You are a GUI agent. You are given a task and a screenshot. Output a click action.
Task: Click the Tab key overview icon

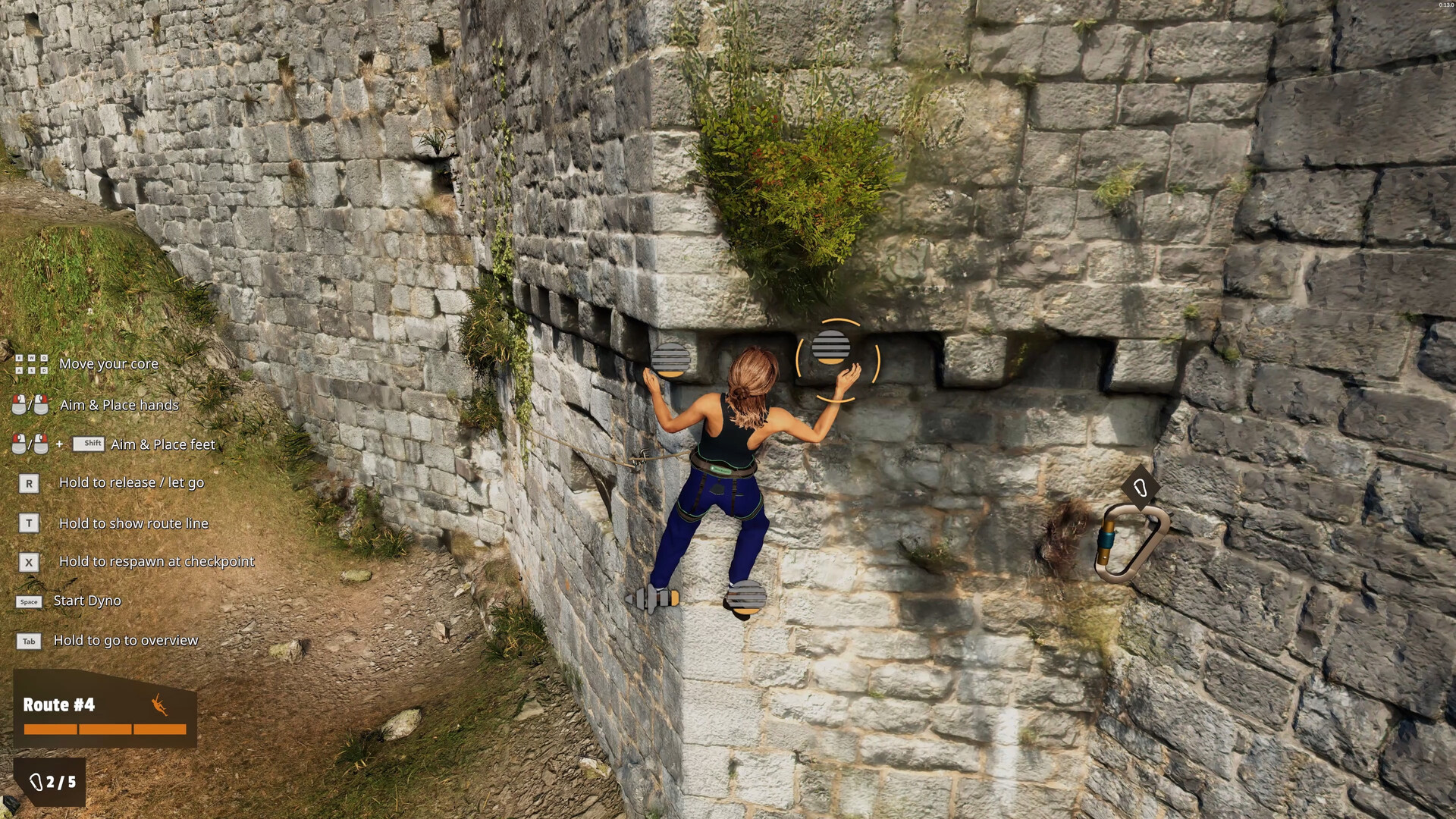tap(29, 641)
